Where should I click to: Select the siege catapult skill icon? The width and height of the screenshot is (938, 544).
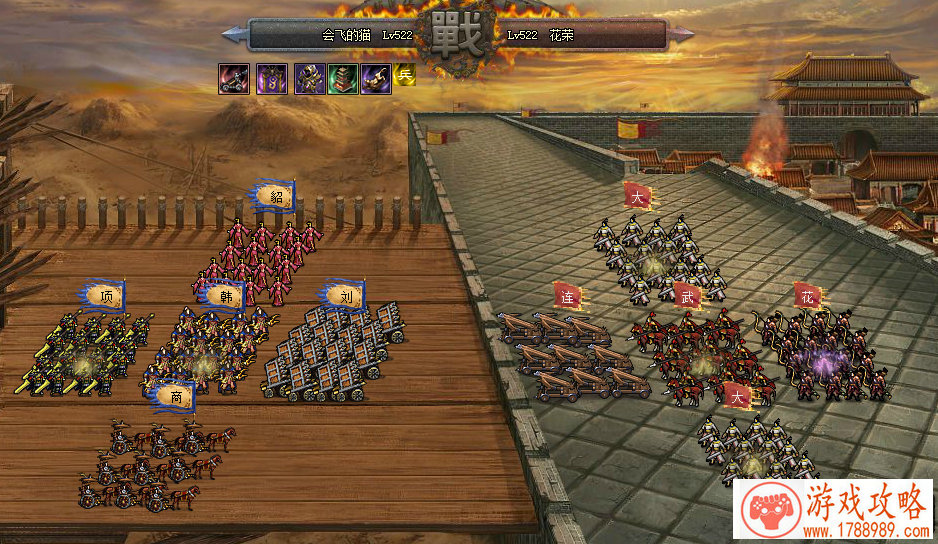(232, 78)
